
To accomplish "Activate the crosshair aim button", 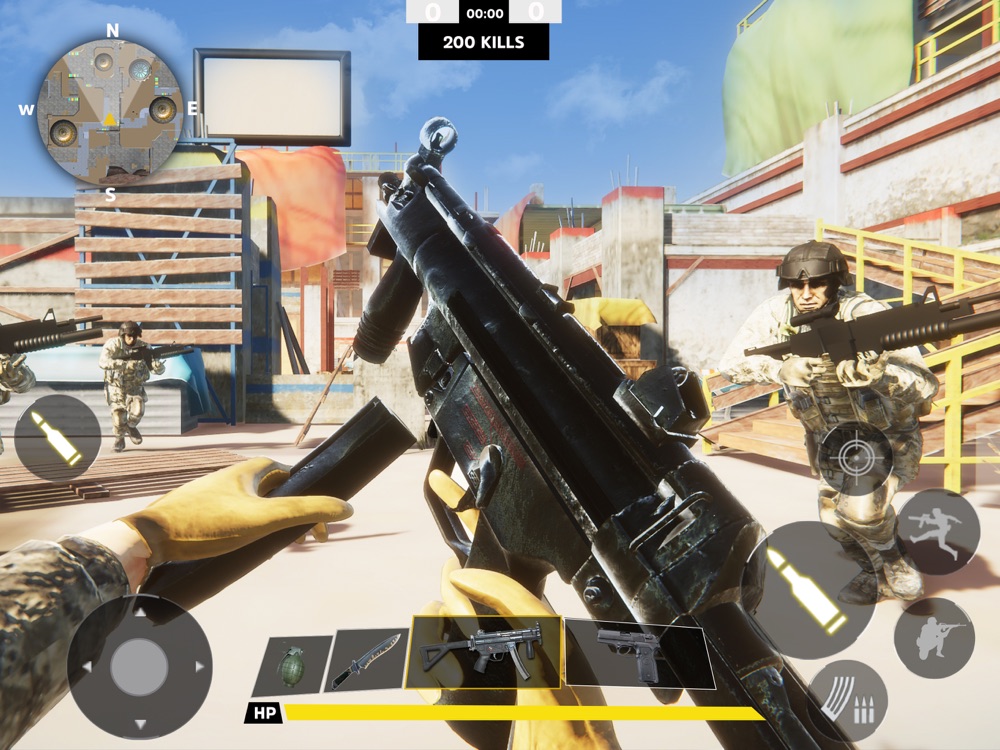I will tap(855, 459).
